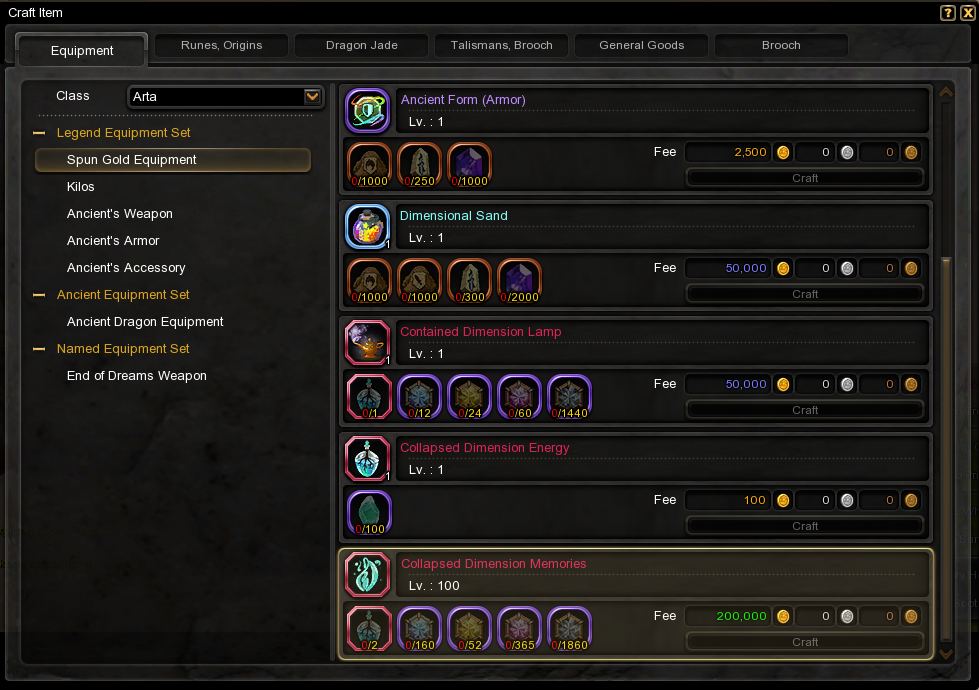Select the Dimensional Sand recipe icon

pos(367,226)
